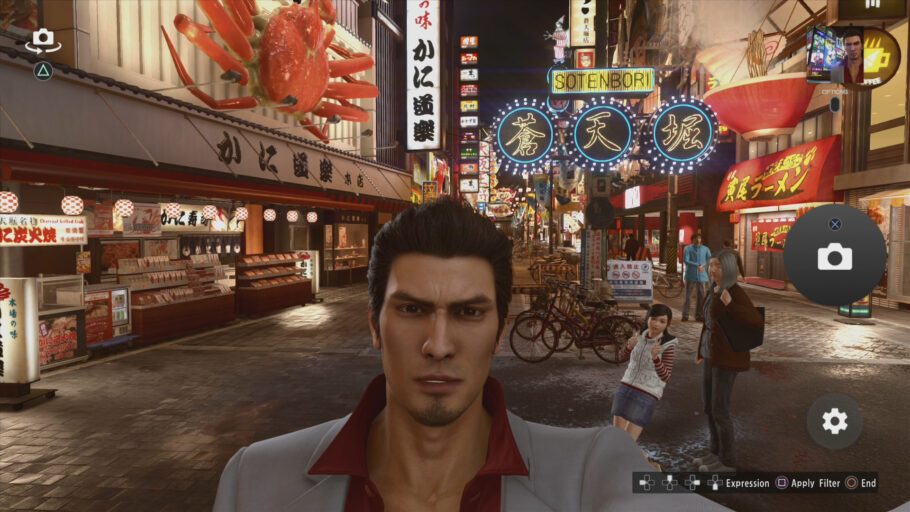910x512 pixels.
Task: Take a photo with the round shutter button
Action: (x=834, y=256)
